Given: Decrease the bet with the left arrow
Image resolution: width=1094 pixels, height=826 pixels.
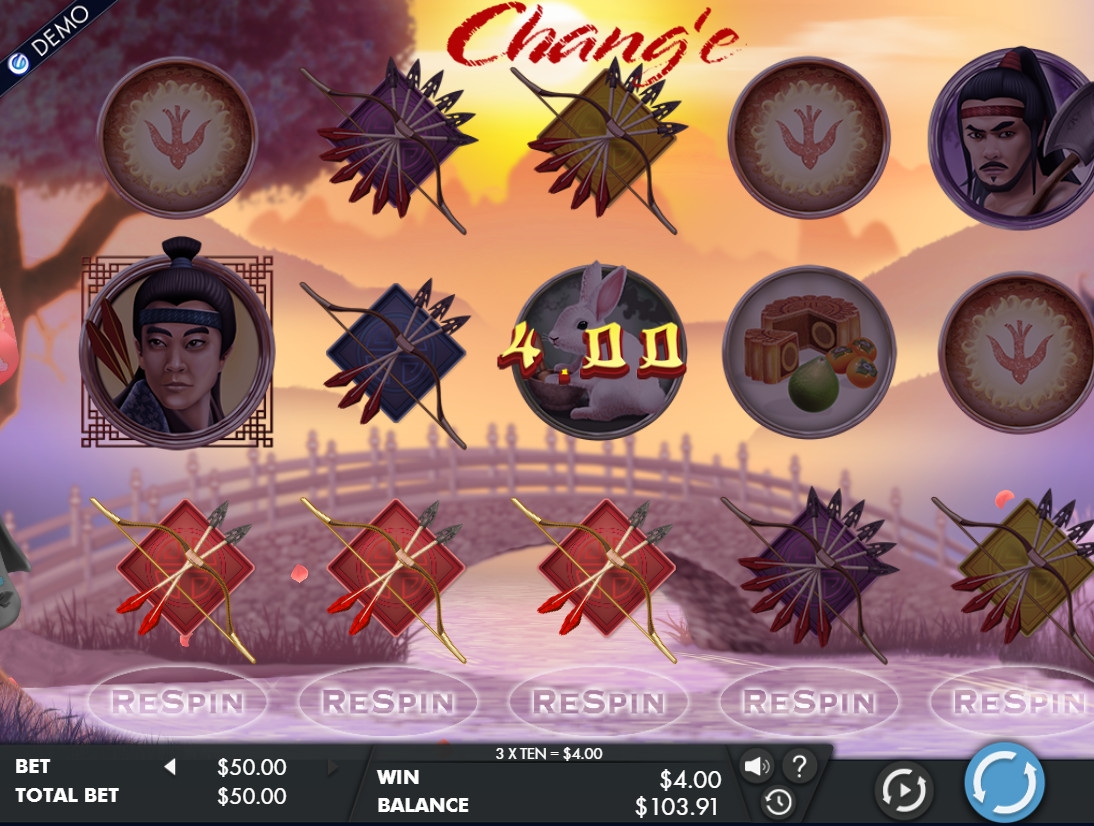Looking at the screenshot, I should pos(170,767).
